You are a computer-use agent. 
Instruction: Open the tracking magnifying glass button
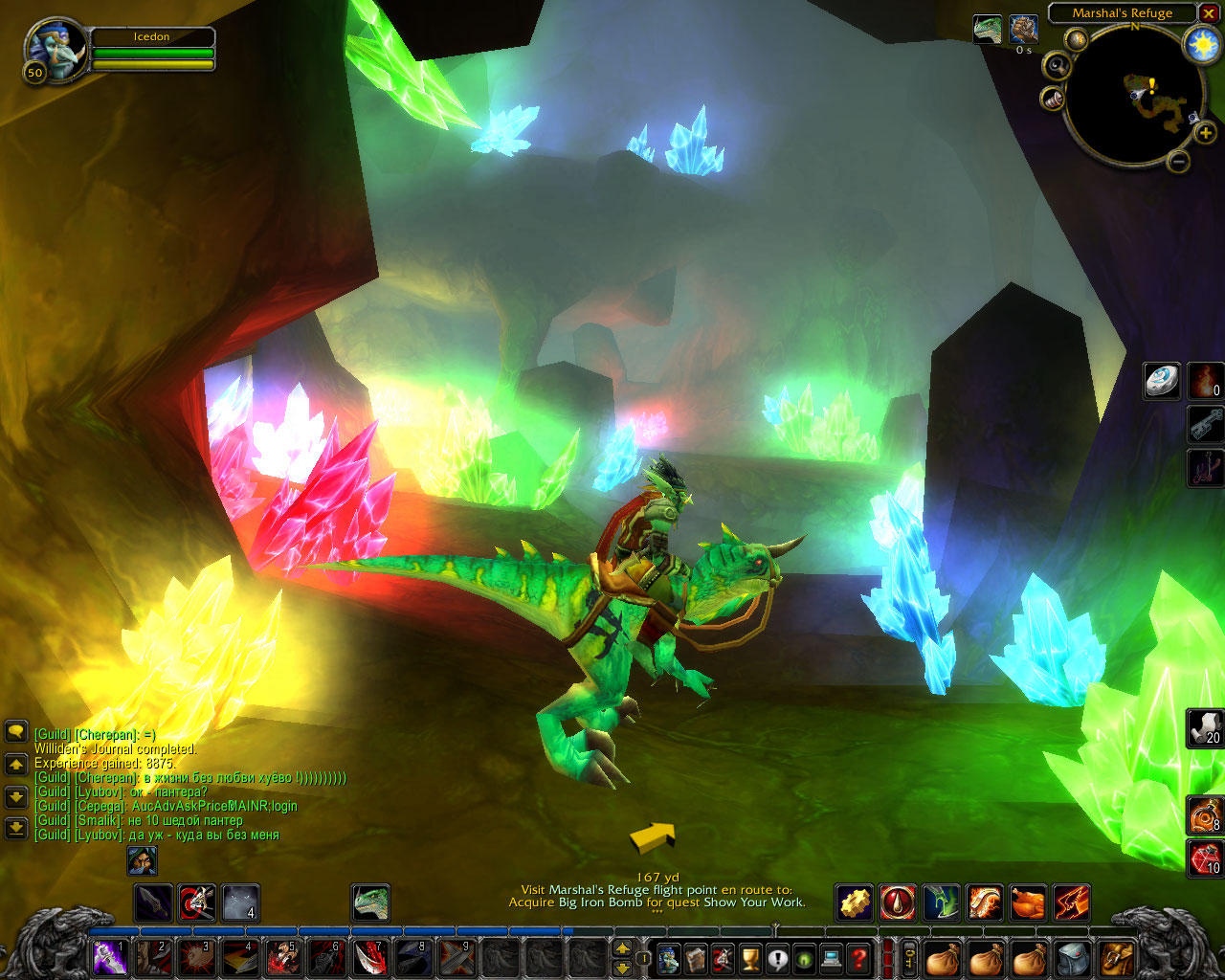[x=1057, y=66]
